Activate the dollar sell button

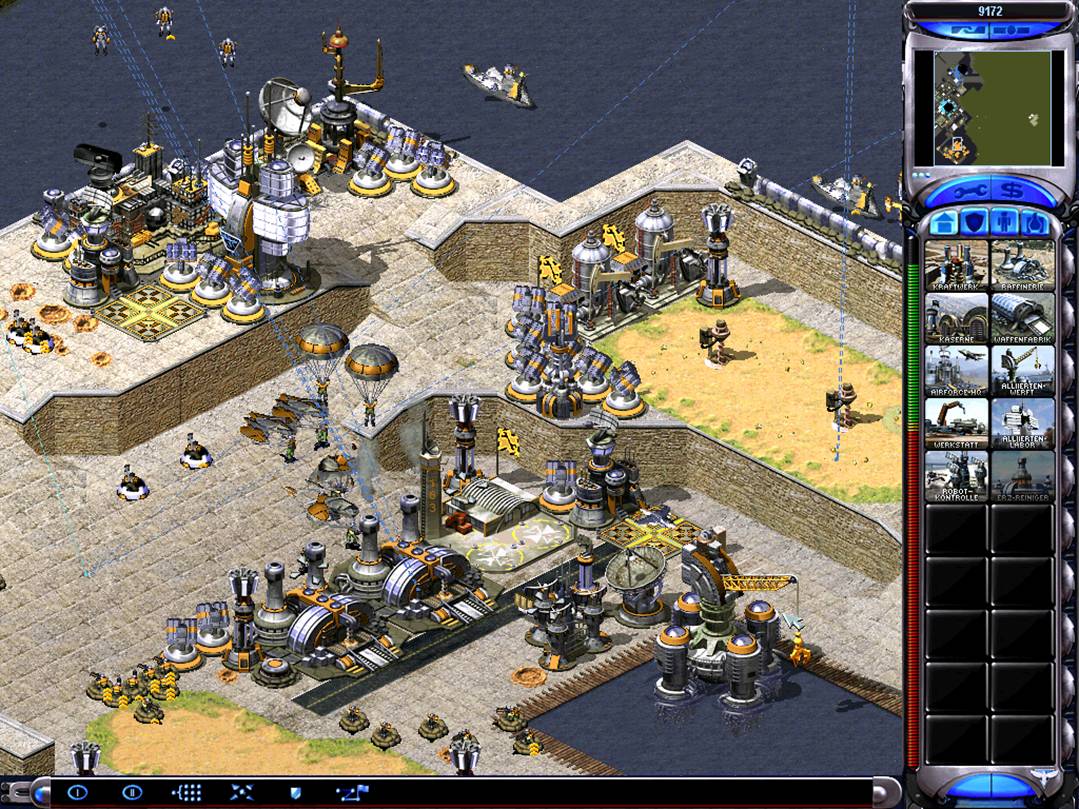point(1014,189)
